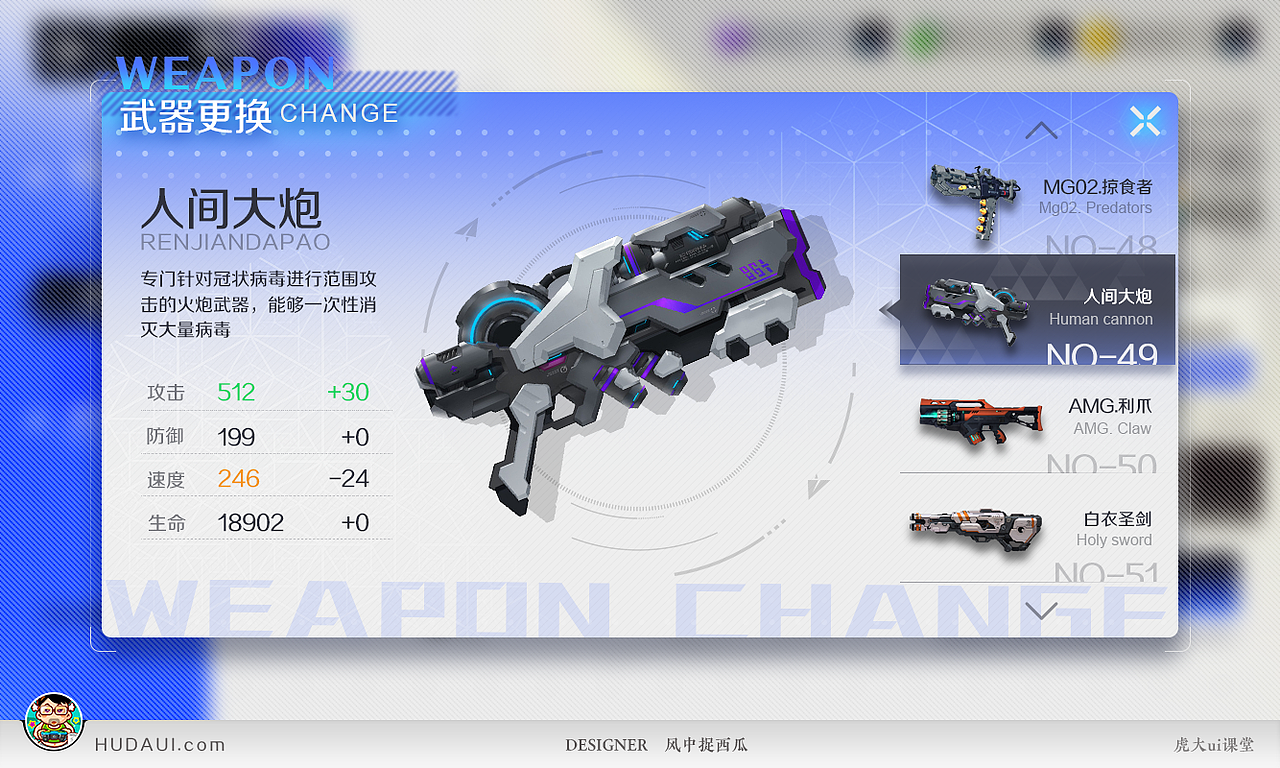Click the 人间大炮 Human cannon weapon icon
This screenshot has width=1280, height=768.
click(975, 305)
